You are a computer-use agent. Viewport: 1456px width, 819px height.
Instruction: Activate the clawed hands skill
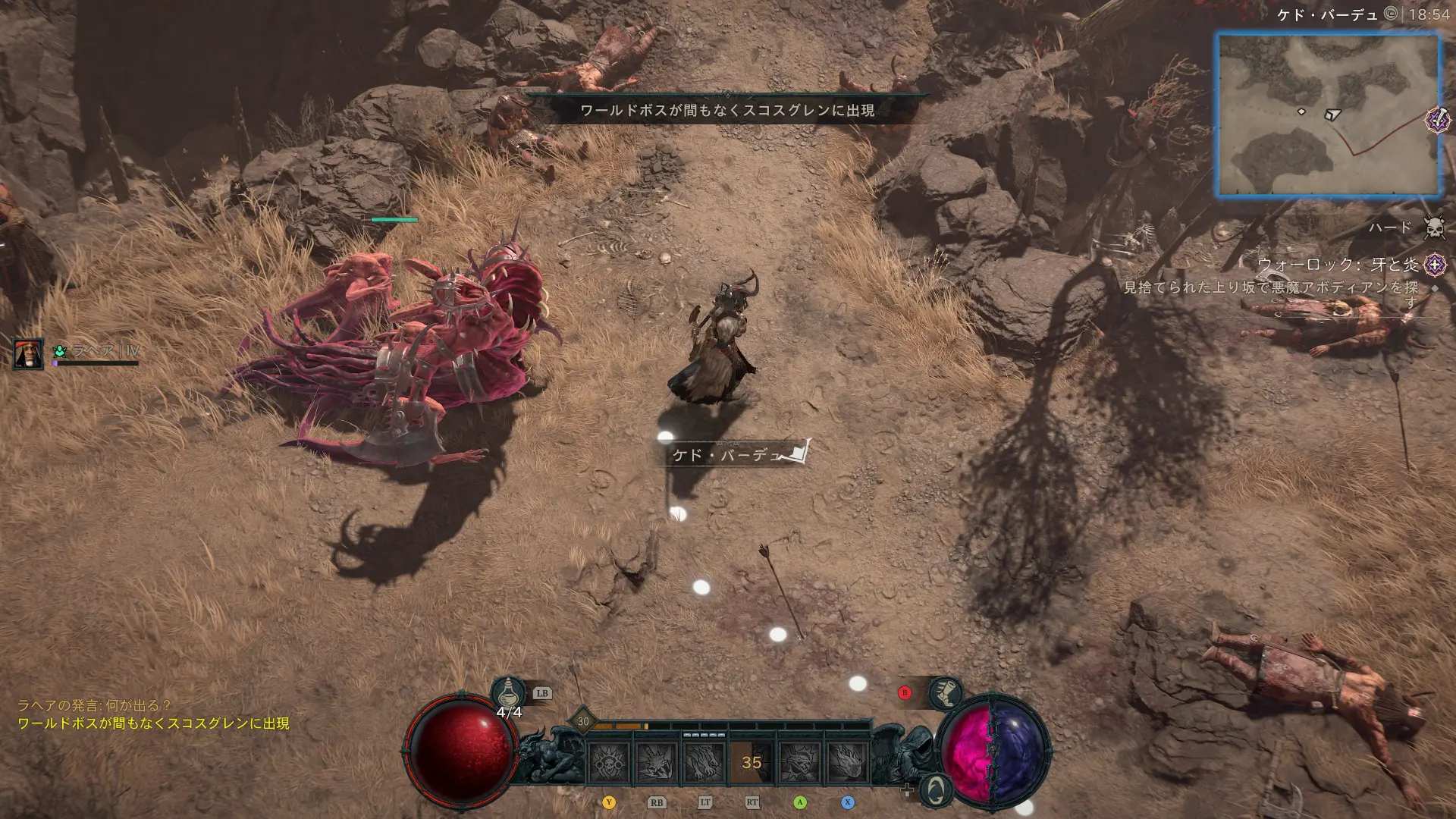(704, 761)
